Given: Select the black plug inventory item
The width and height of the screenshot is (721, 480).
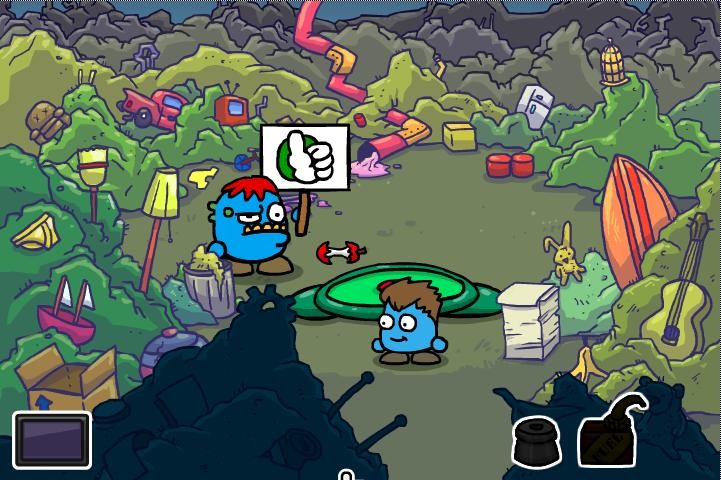Looking at the screenshot, I should tap(538, 443).
